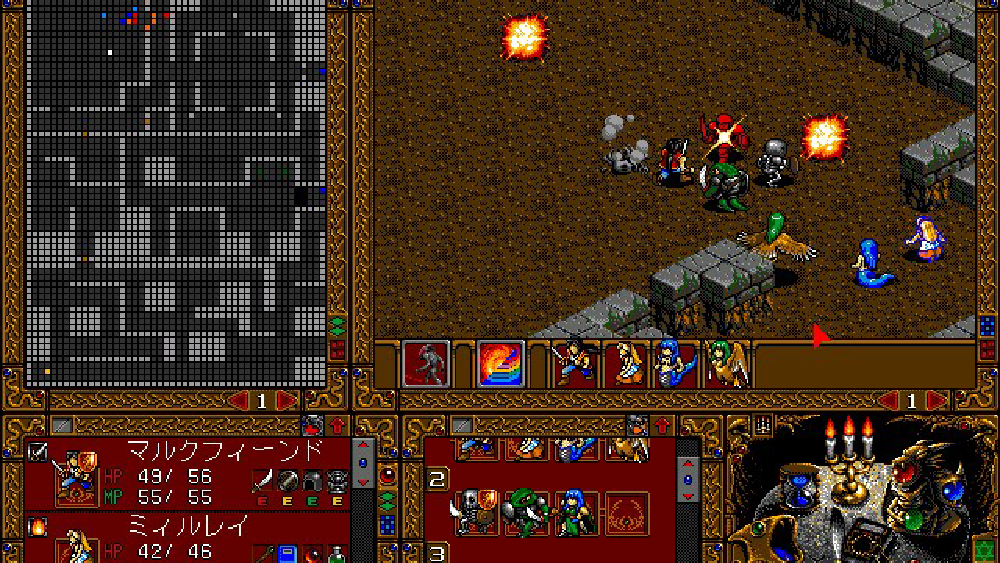1000x563 pixels.
Task: Select the swordsman portrait in the turn bar
Action: (x=574, y=362)
